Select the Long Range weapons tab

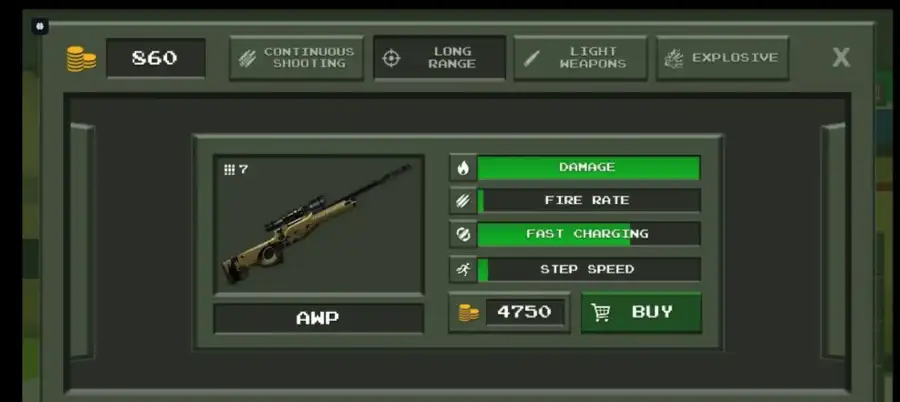coord(439,58)
